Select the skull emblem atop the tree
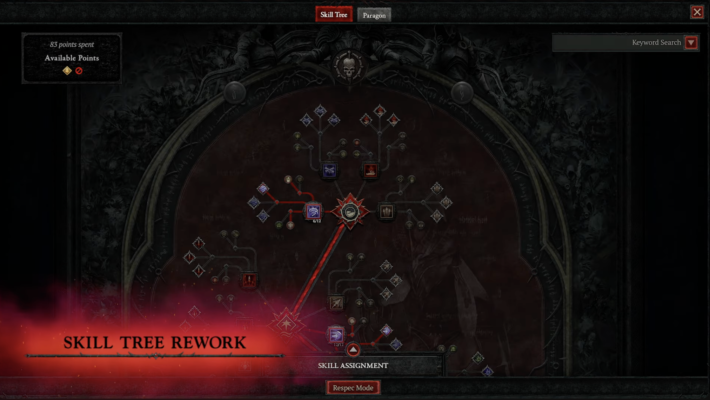 [x=347, y=68]
